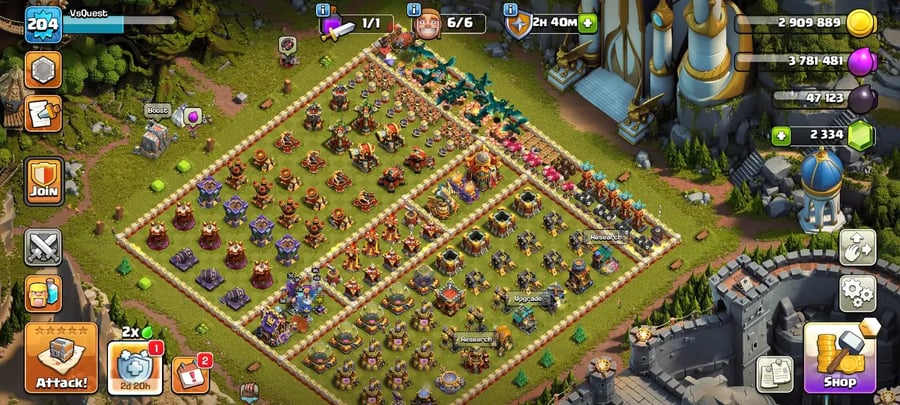Open the Shop
Image resolution: width=900 pixels, height=405 pixels.
coord(840,358)
